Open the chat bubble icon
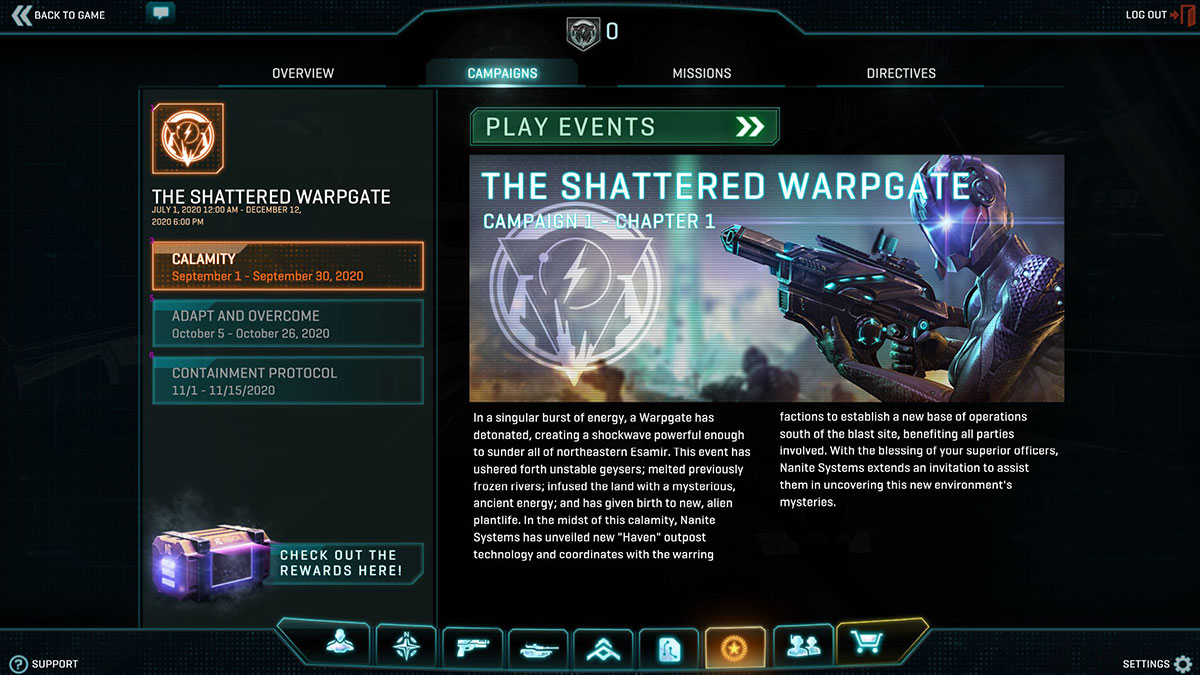The width and height of the screenshot is (1200, 675). point(160,13)
